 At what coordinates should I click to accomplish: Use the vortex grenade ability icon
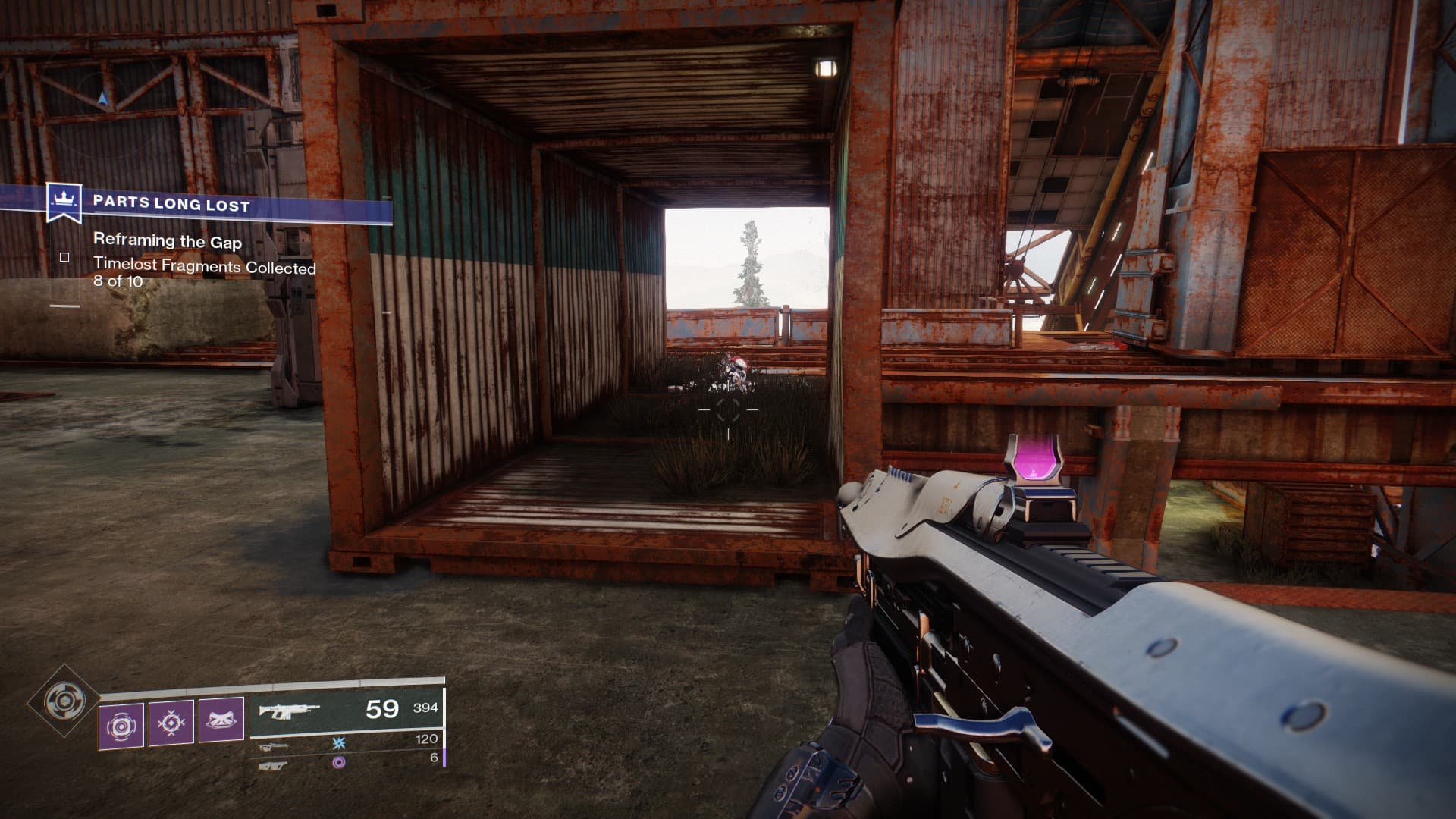[x=121, y=725]
